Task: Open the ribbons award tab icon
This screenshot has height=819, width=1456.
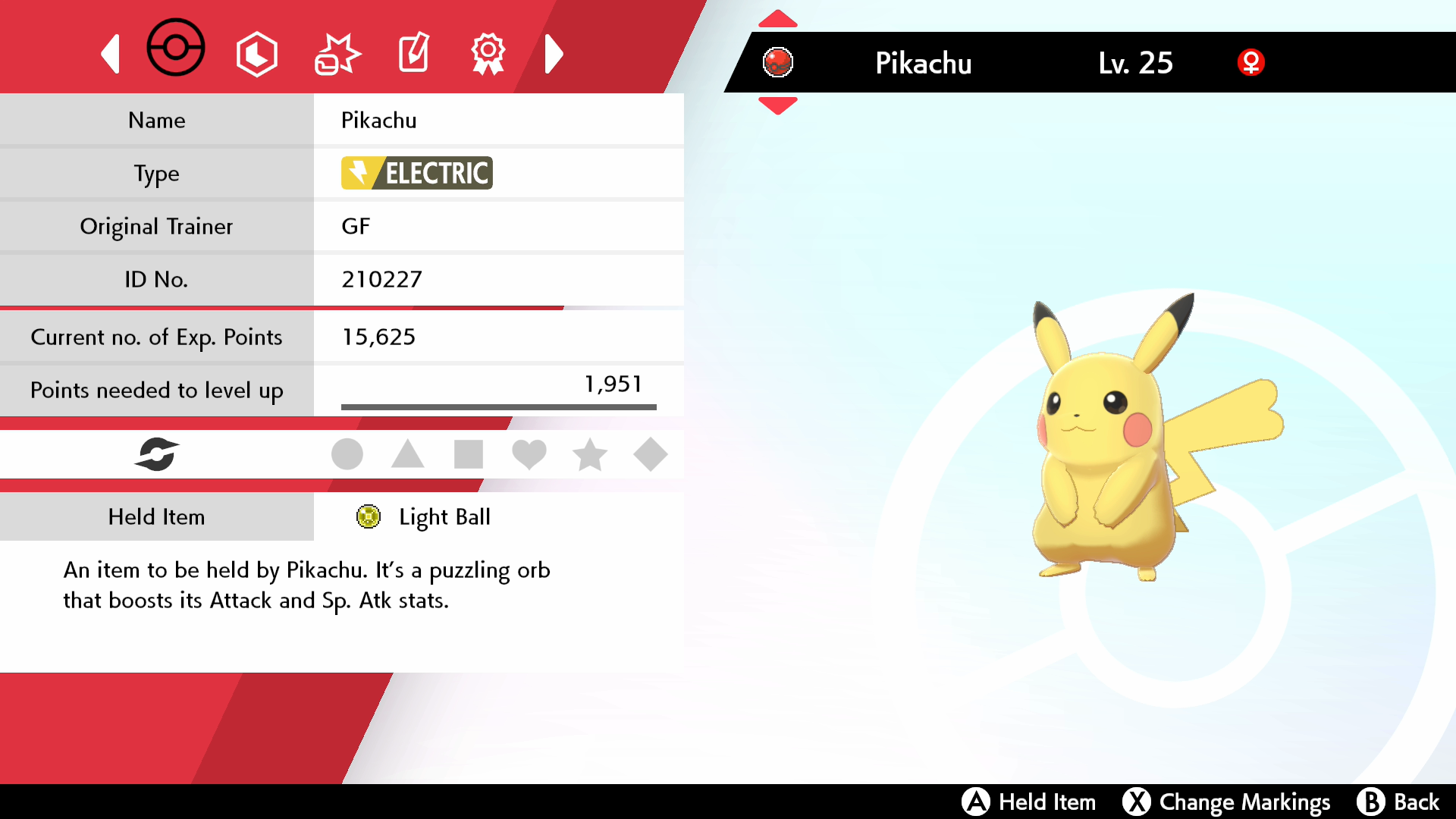Action: (488, 52)
